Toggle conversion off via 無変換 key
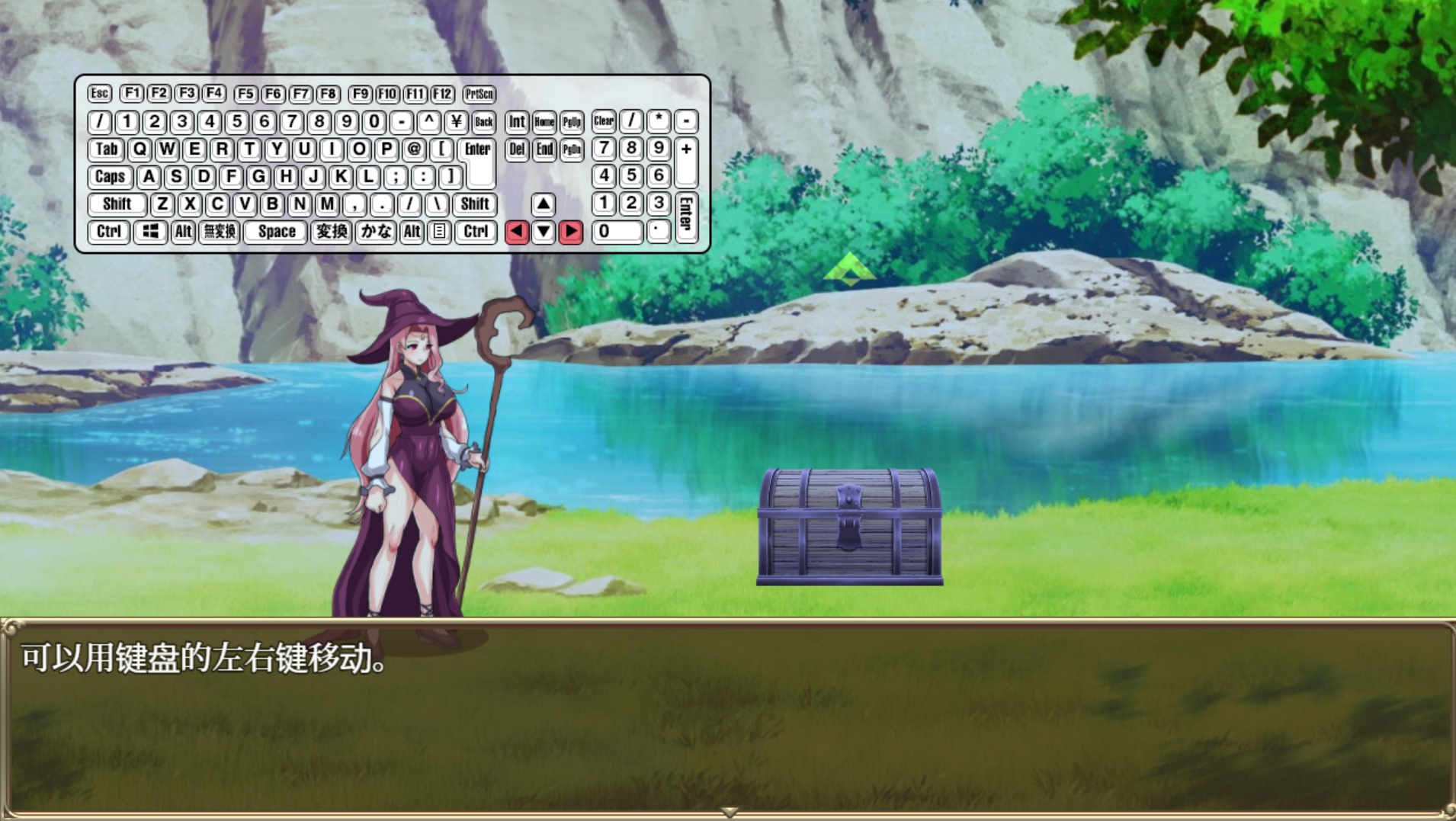This screenshot has width=1456, height=821. point(220,232)
